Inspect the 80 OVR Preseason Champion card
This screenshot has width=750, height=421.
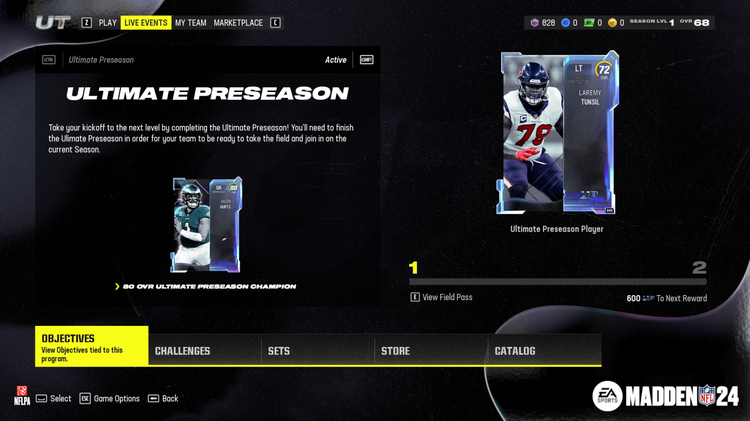[206, 224]
